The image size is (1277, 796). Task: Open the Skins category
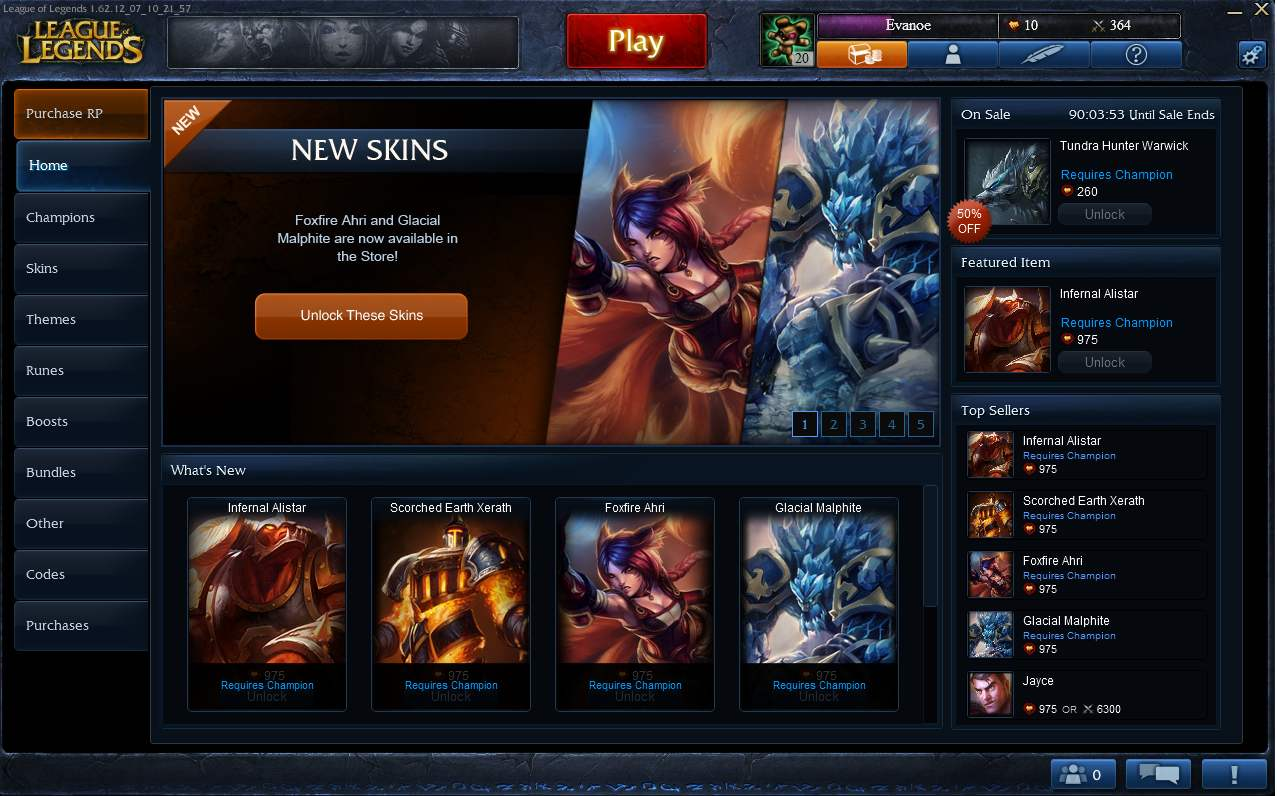pos(81,268)
